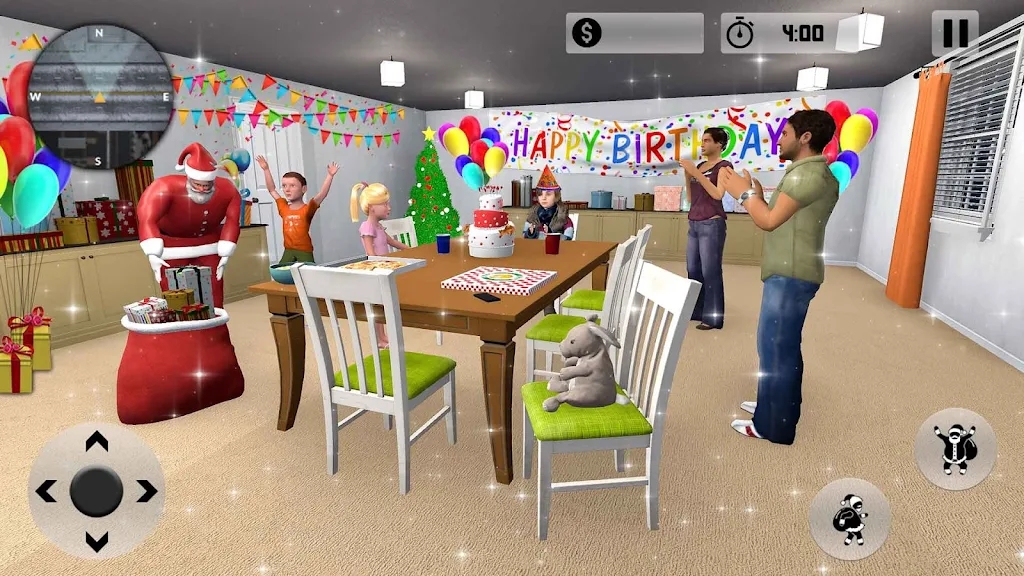The height and width of the screenshot is (576, 1024).
Task: Activate the Santa with raised arms action
Action: (955, 449)
